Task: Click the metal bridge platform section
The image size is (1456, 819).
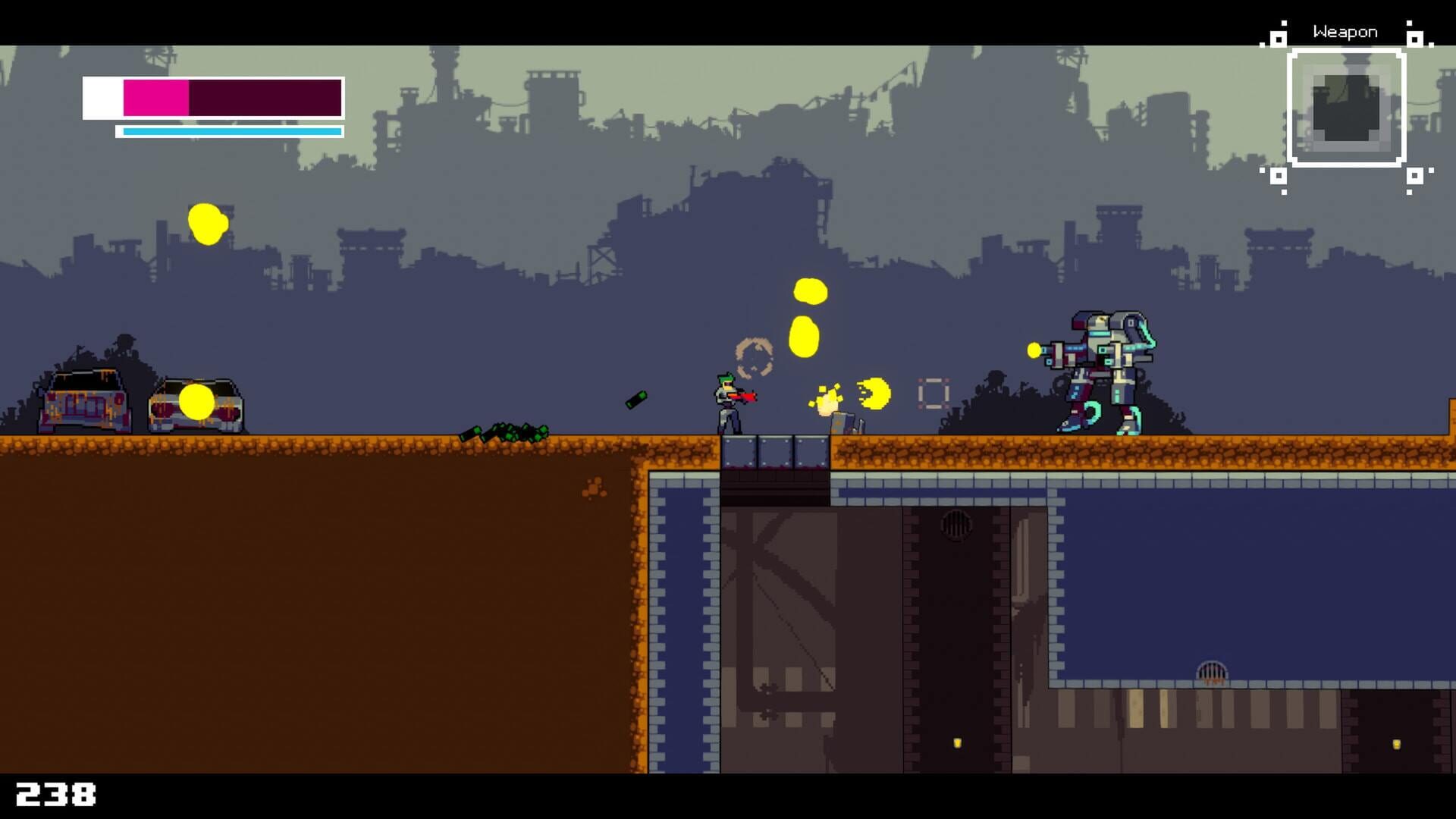Action: coord(773,451)
